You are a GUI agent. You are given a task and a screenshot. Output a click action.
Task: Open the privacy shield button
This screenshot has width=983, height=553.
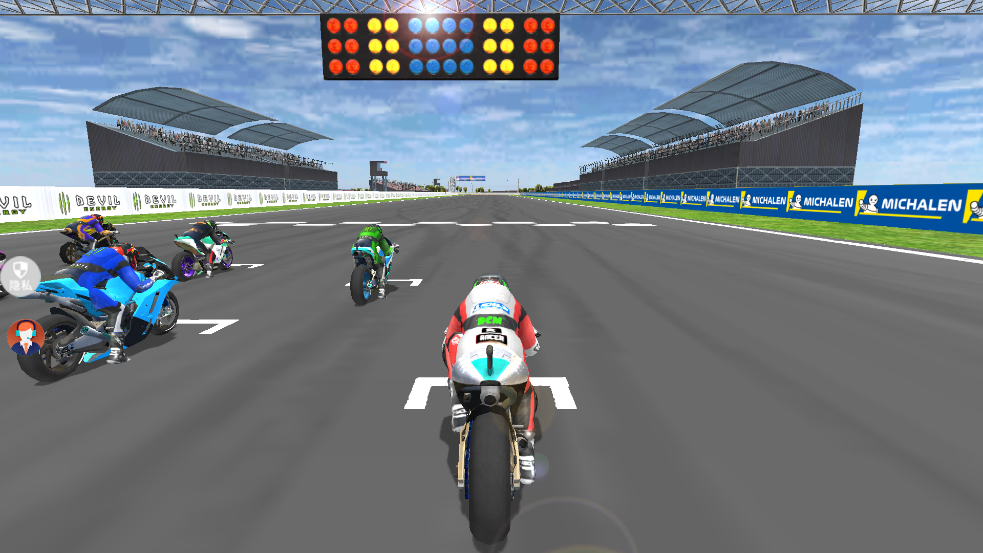click(21, 275)
